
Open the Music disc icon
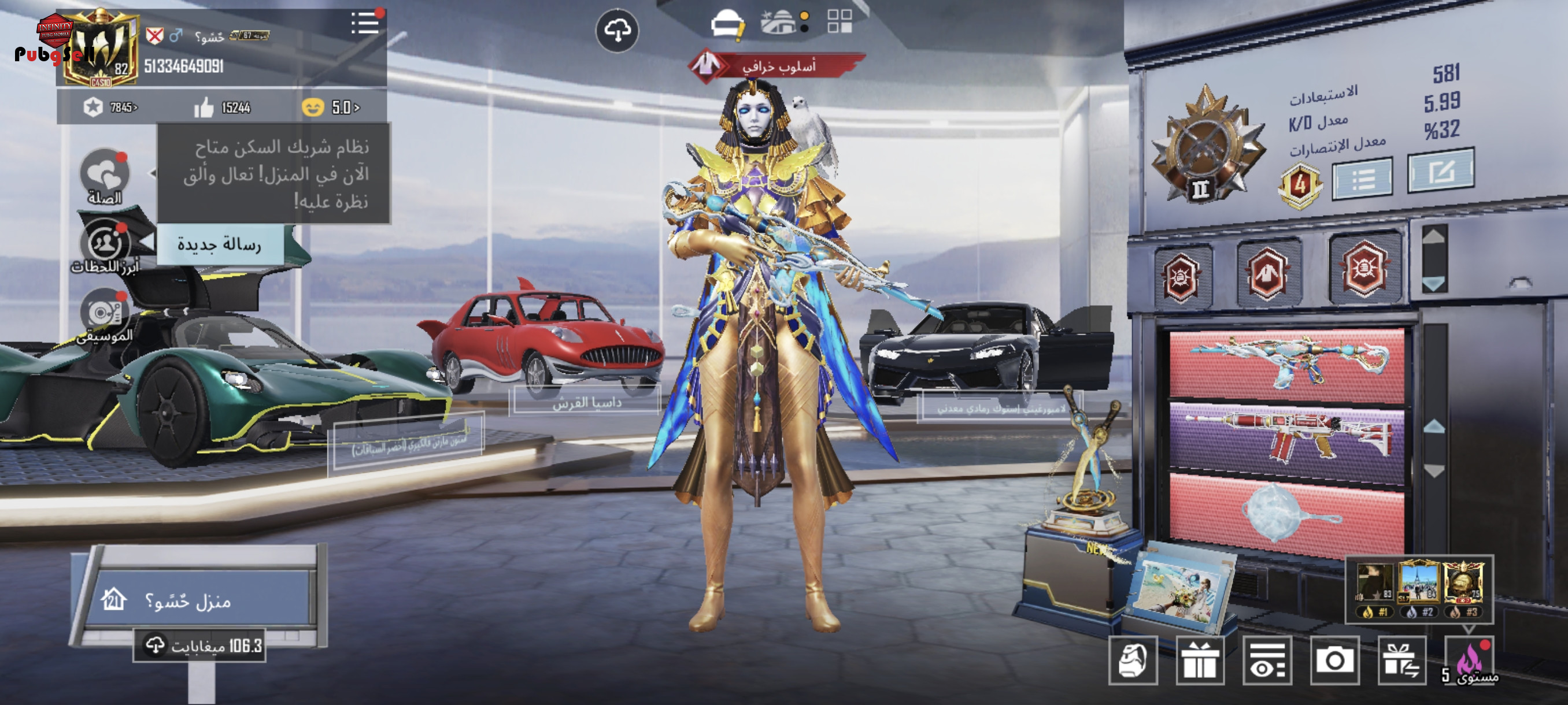point(105,314)
